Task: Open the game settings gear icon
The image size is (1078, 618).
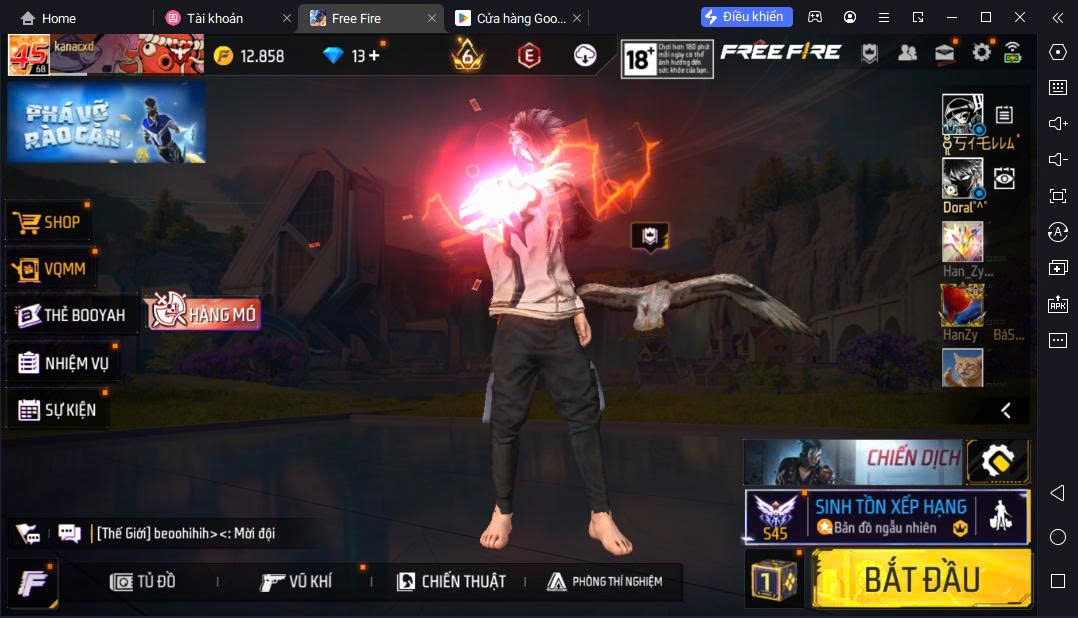Action: (981, 53)
